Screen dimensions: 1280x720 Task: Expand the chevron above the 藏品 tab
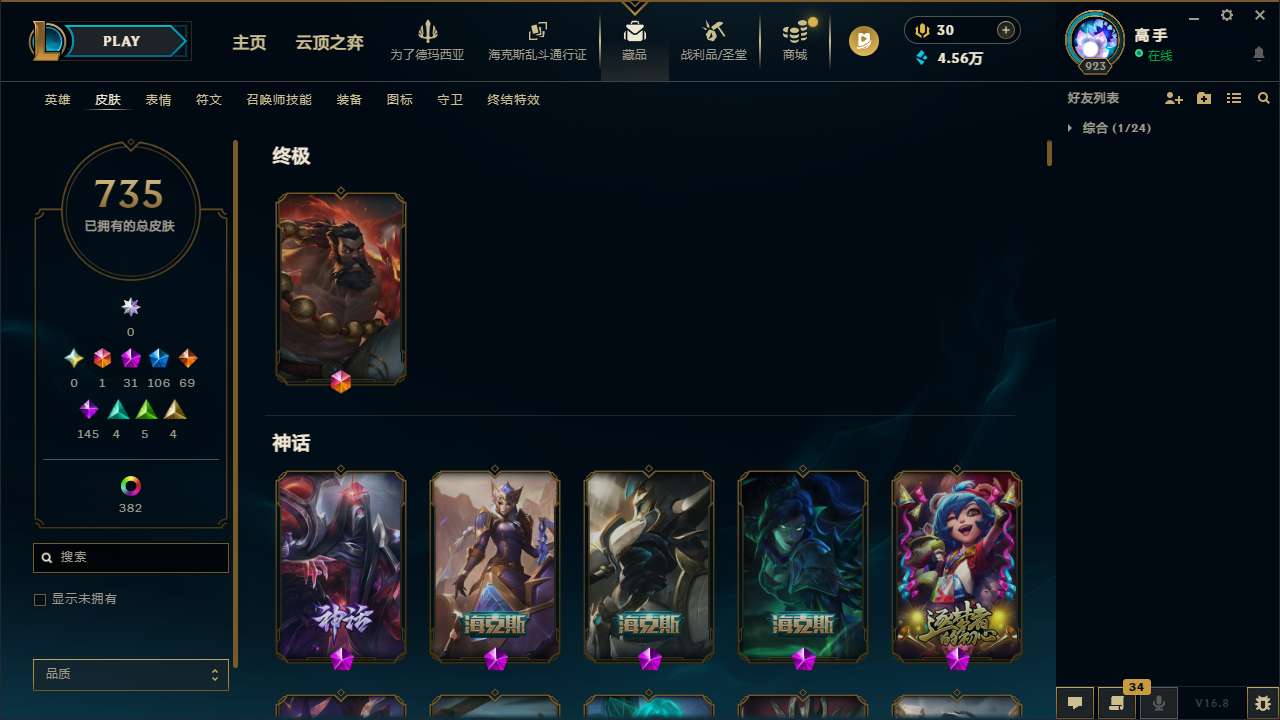point(634,8)
